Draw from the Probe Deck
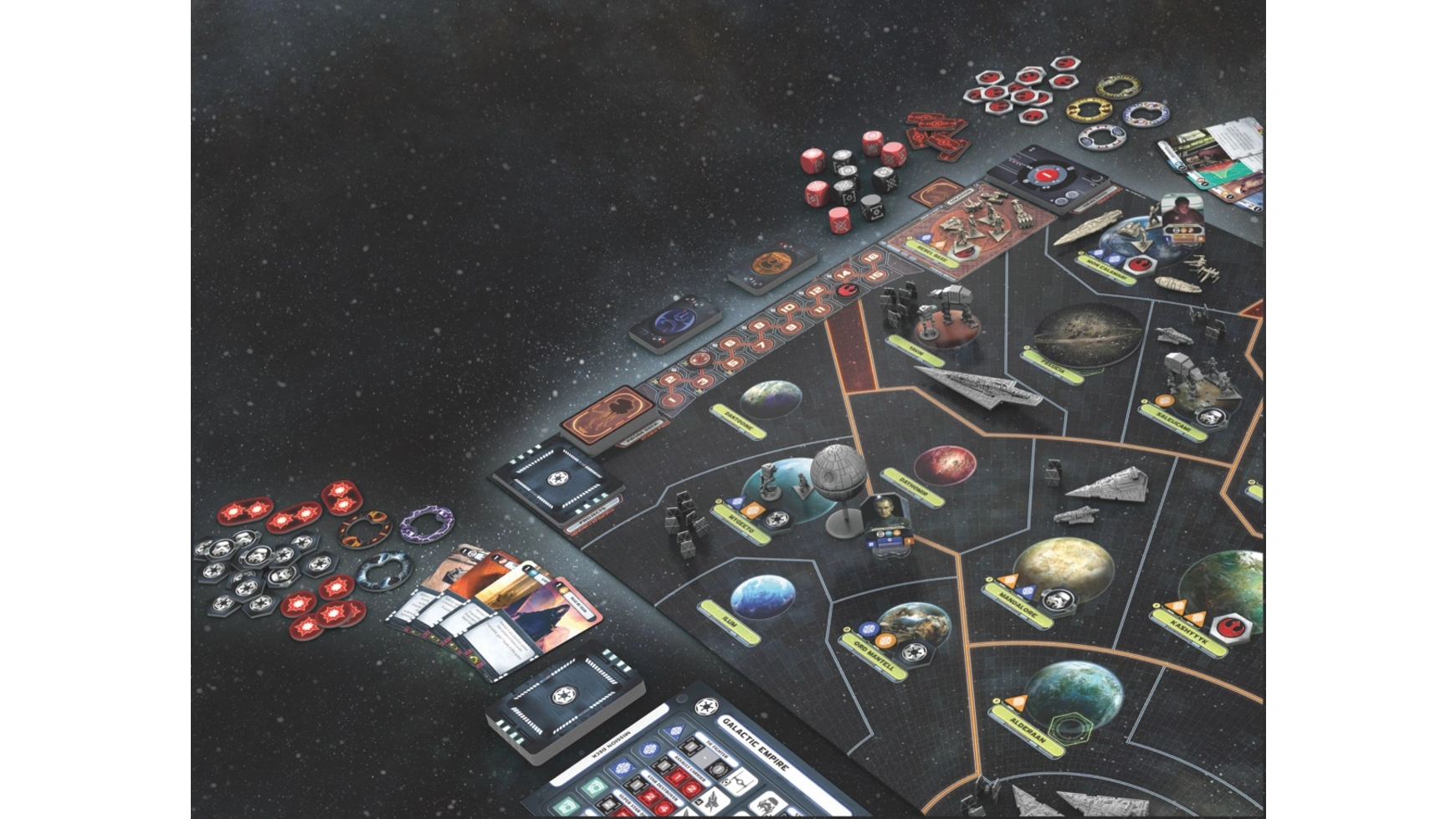The image size is (1456, 819). tap(608, 414)
